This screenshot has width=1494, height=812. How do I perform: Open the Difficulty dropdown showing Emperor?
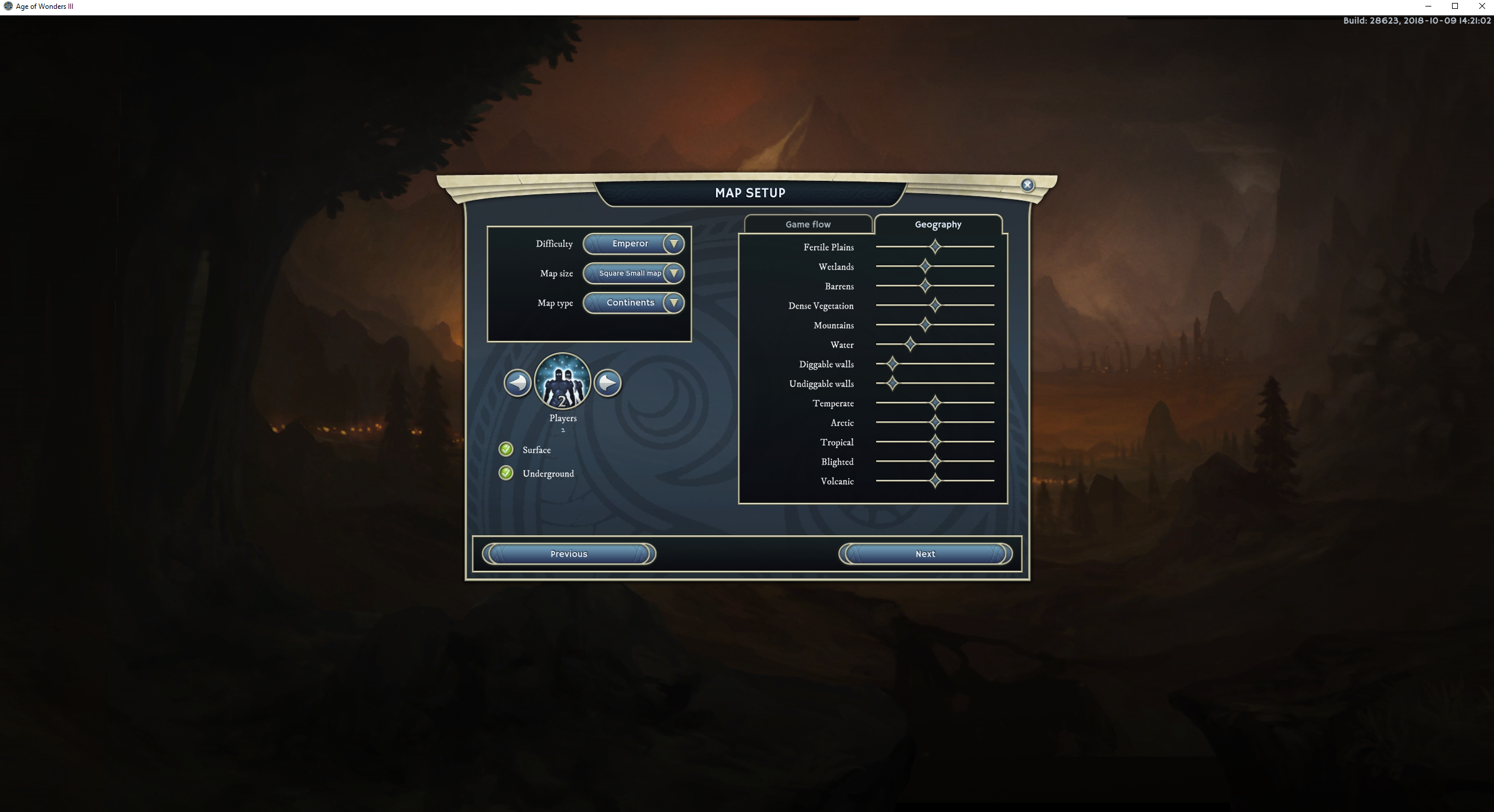633,243
